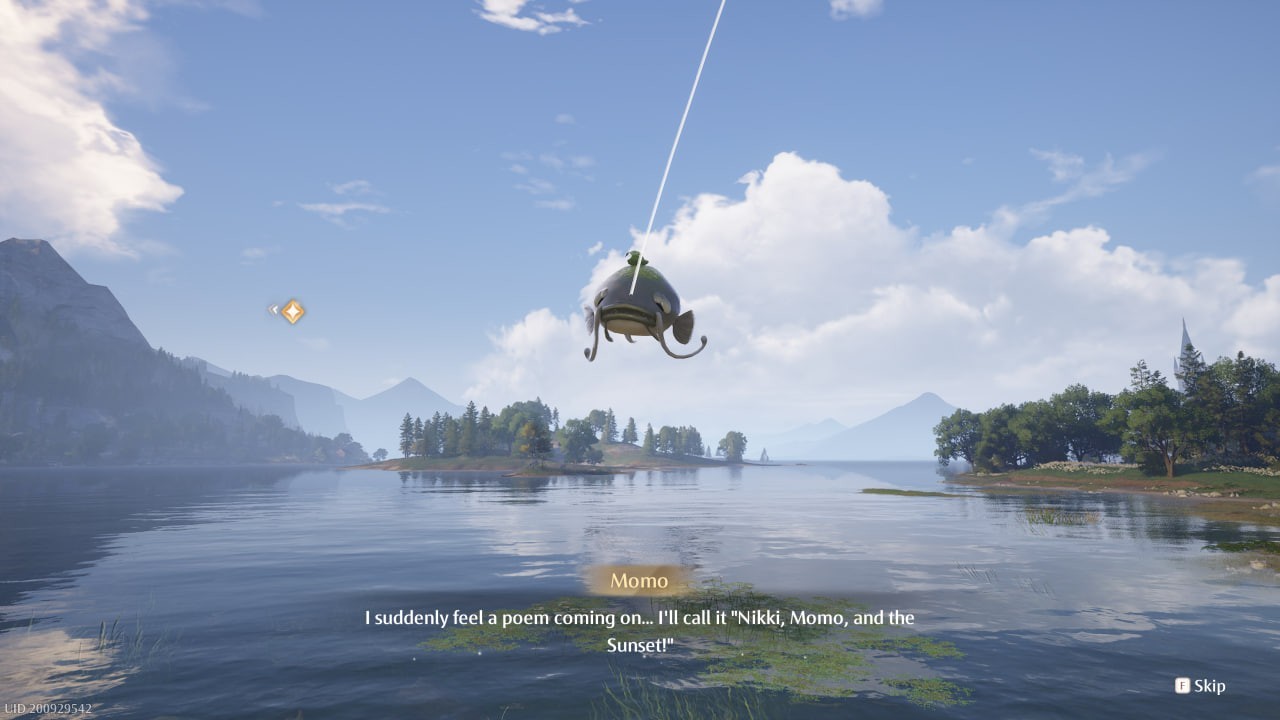The height and width of the screenshot is (720, 1280).
Task: Click the Momo nameplate above the dialogue
Action: [x=640, y=580]
